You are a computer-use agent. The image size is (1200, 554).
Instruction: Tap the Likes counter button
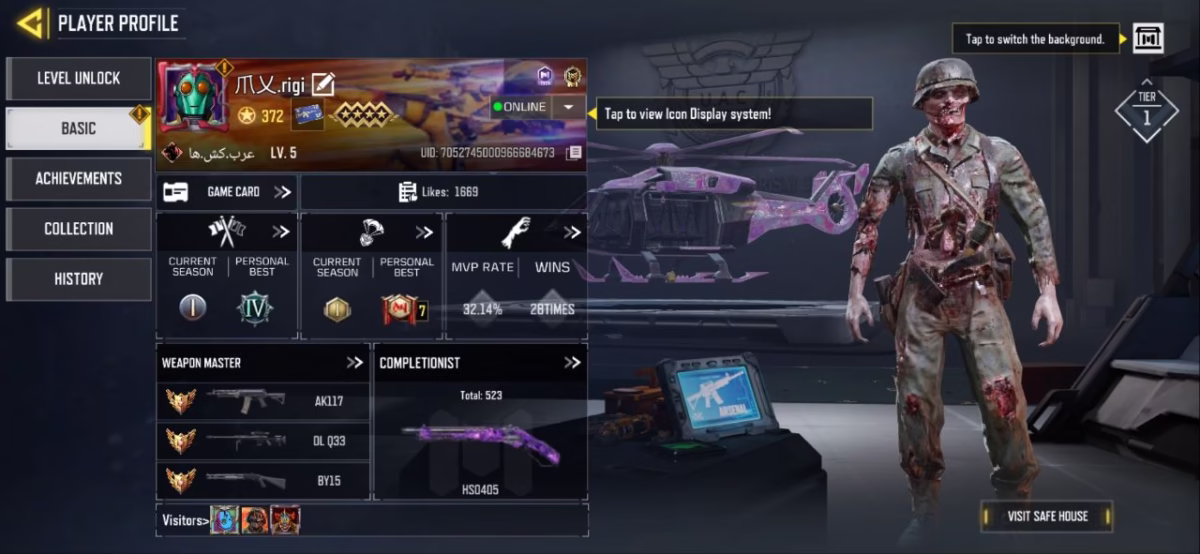tap(443, 192)
